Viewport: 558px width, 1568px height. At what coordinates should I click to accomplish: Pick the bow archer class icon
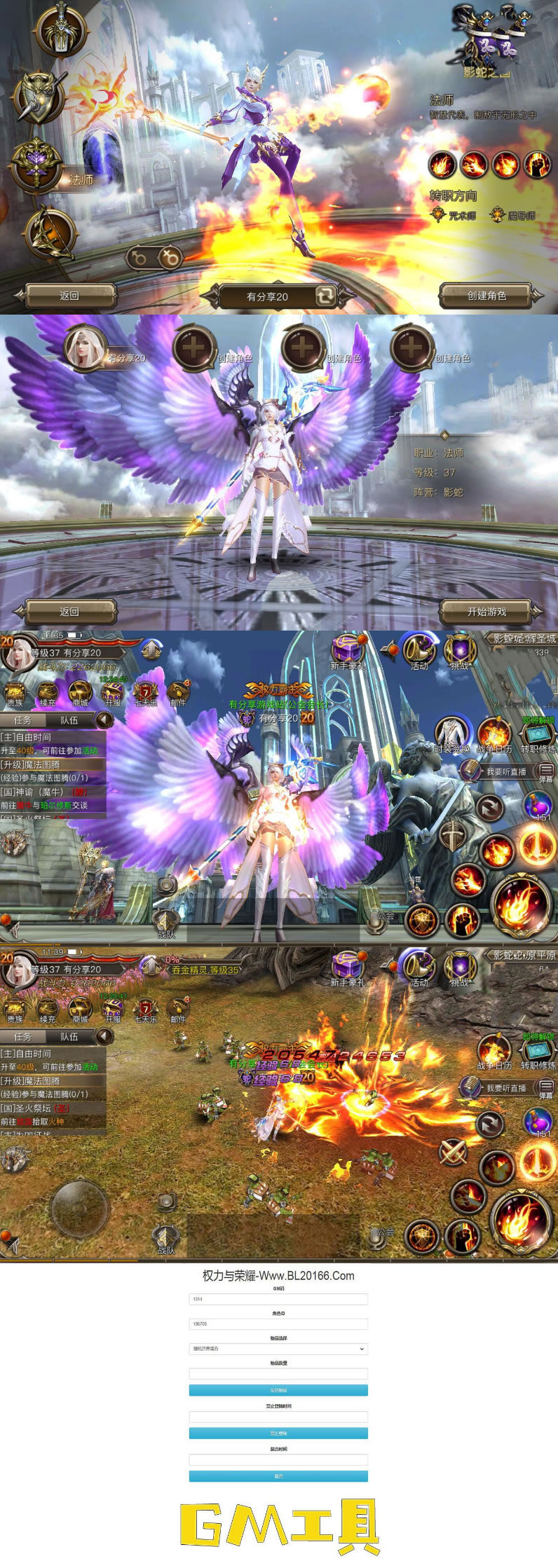pos(49,233)
